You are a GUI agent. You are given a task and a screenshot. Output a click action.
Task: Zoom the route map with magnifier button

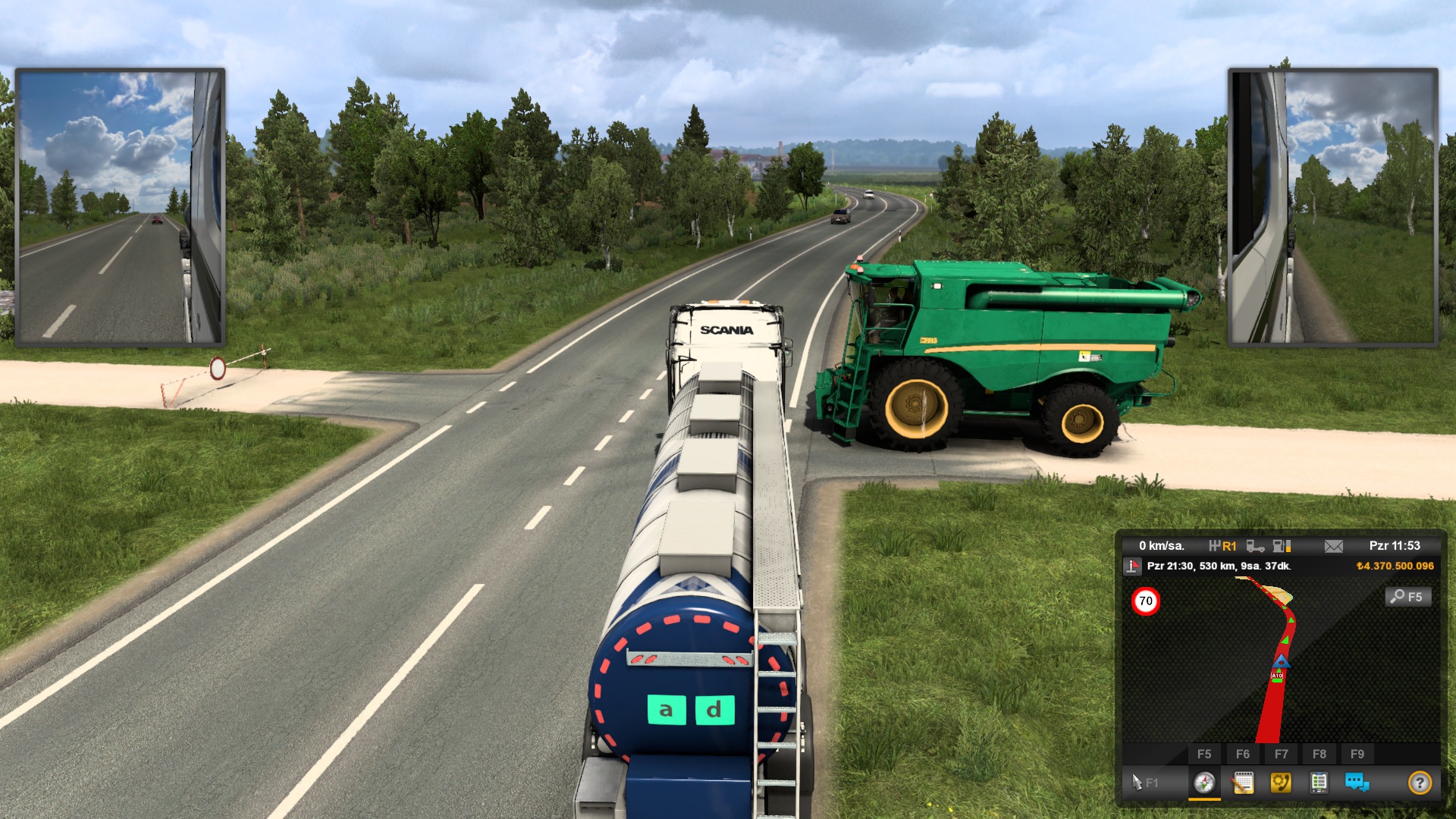pos(1408,597)
